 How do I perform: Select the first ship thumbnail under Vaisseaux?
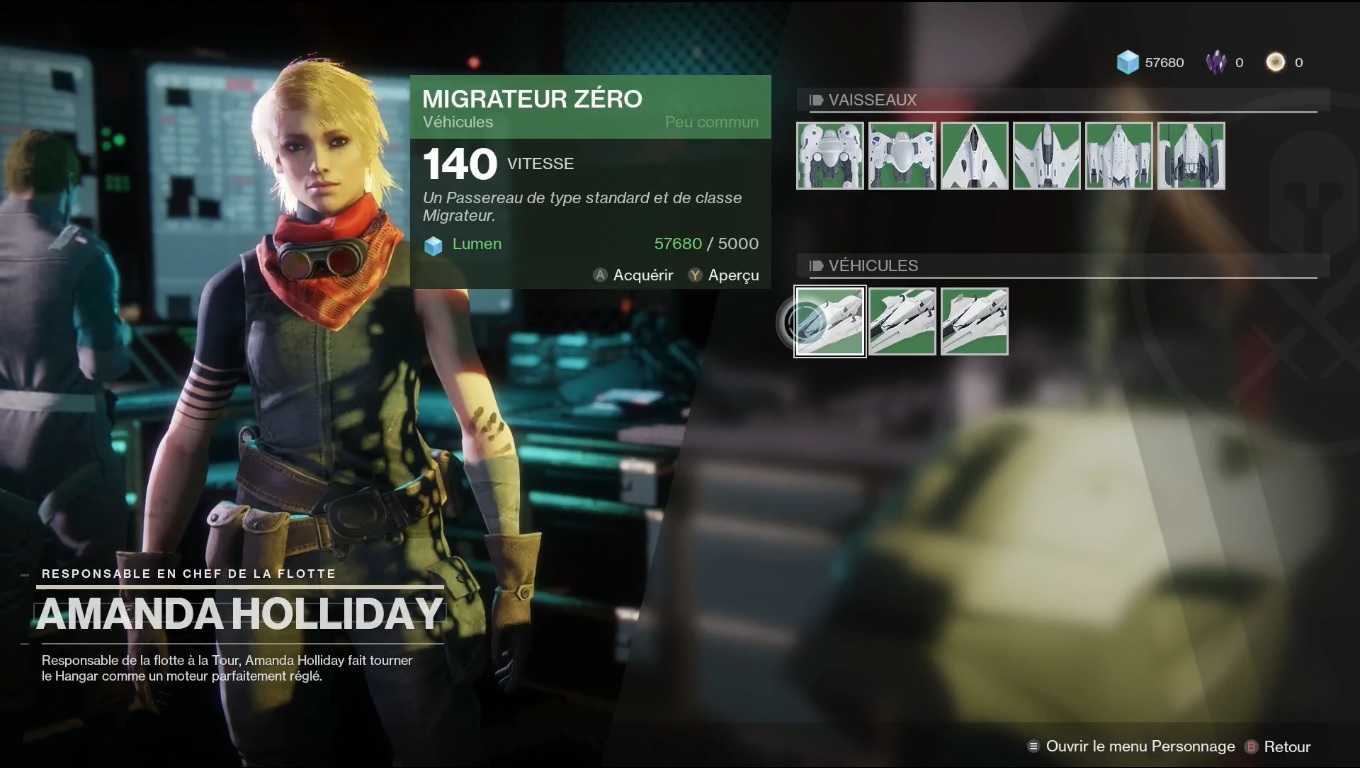(830, 156)
